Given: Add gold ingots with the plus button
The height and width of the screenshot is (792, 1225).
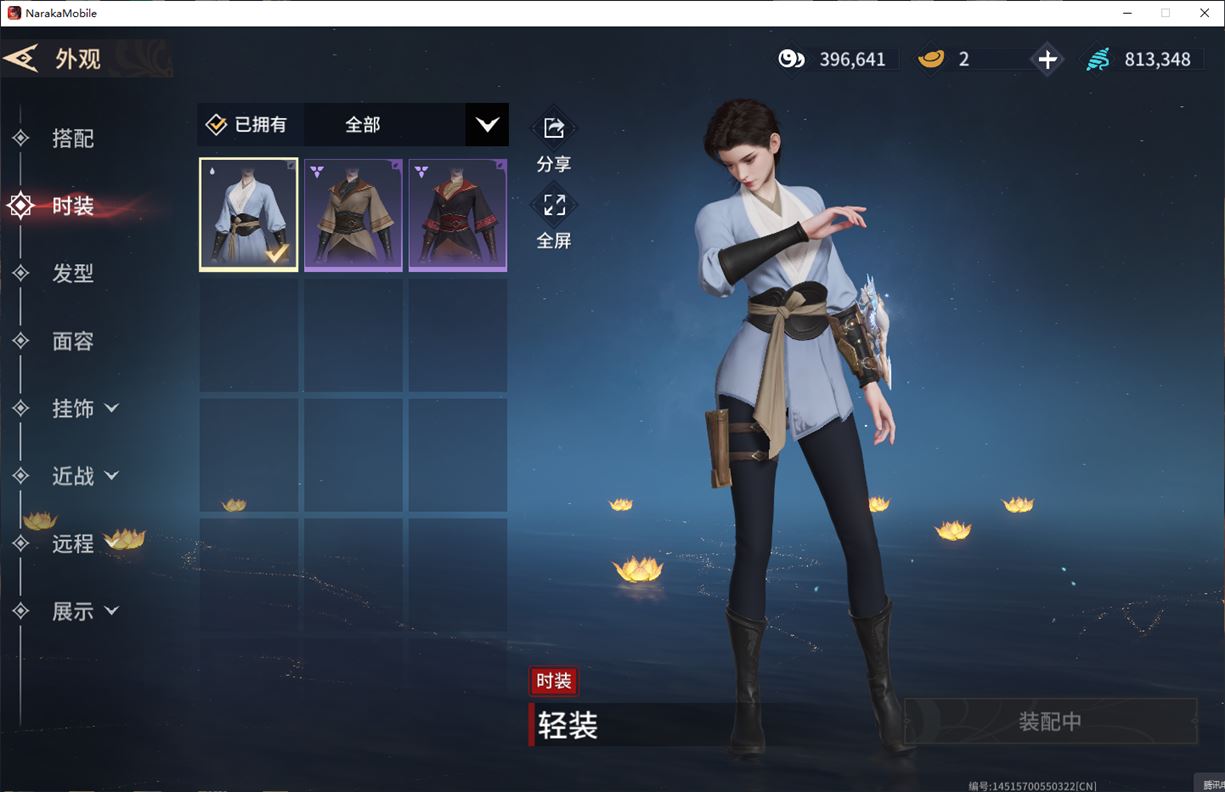Looking at the screenshot, I should click(x=1047, y=59).
